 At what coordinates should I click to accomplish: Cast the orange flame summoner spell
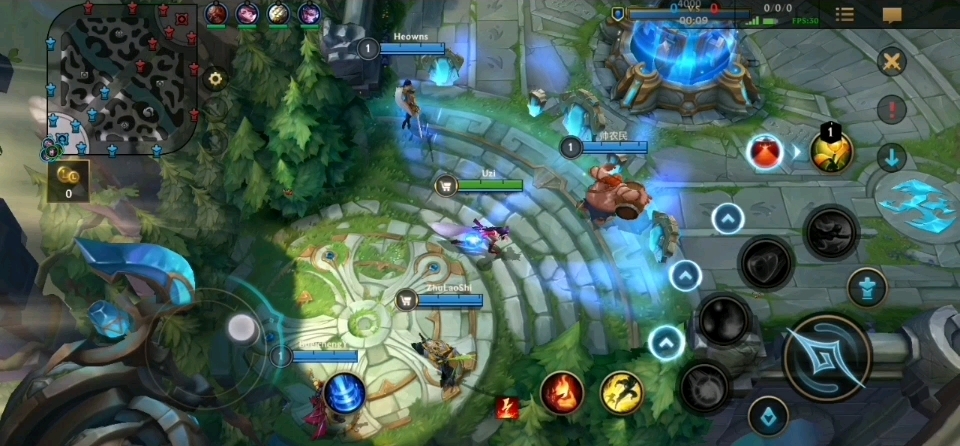[x=562, y=392]
